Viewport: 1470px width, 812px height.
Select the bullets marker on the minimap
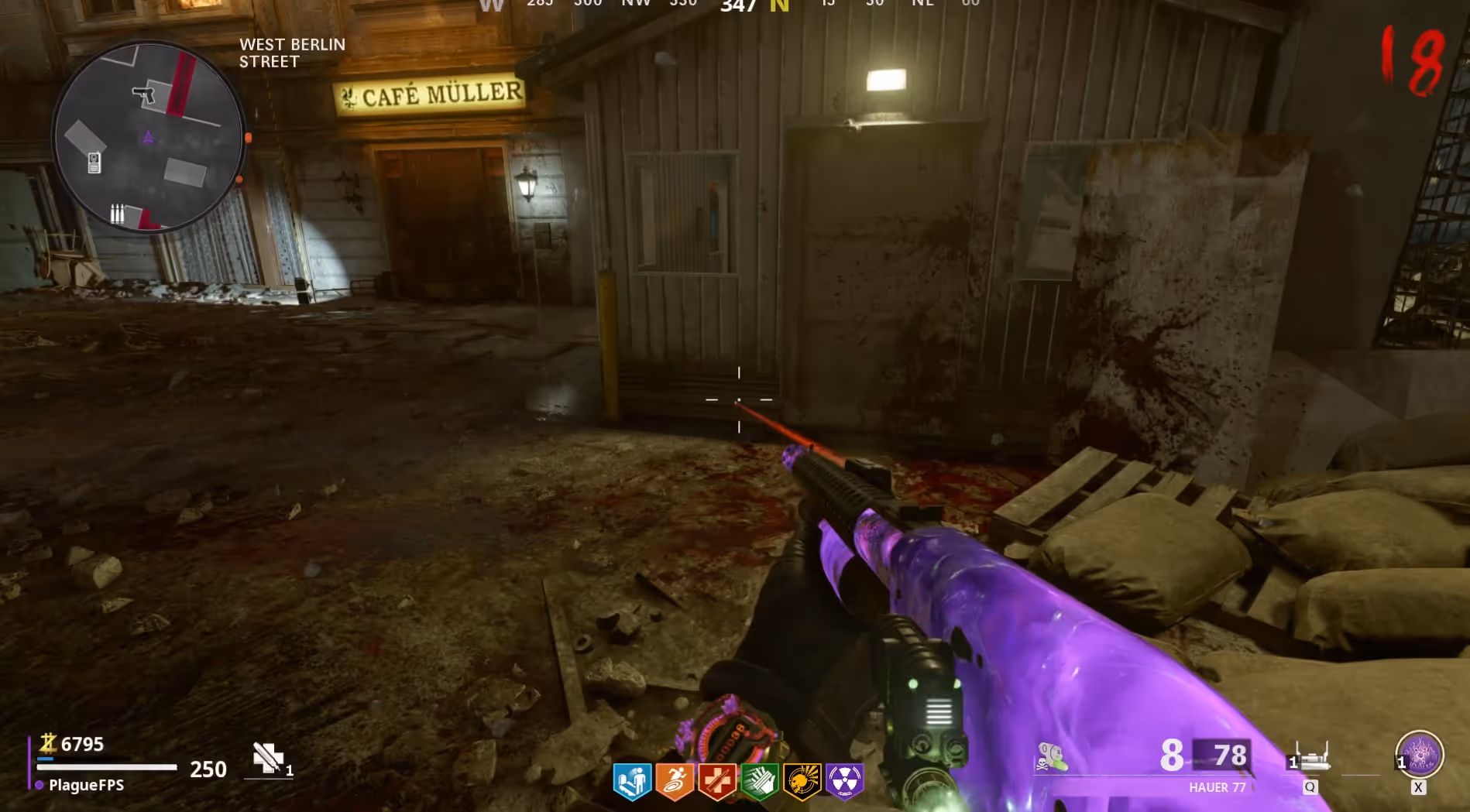(117, 213)
